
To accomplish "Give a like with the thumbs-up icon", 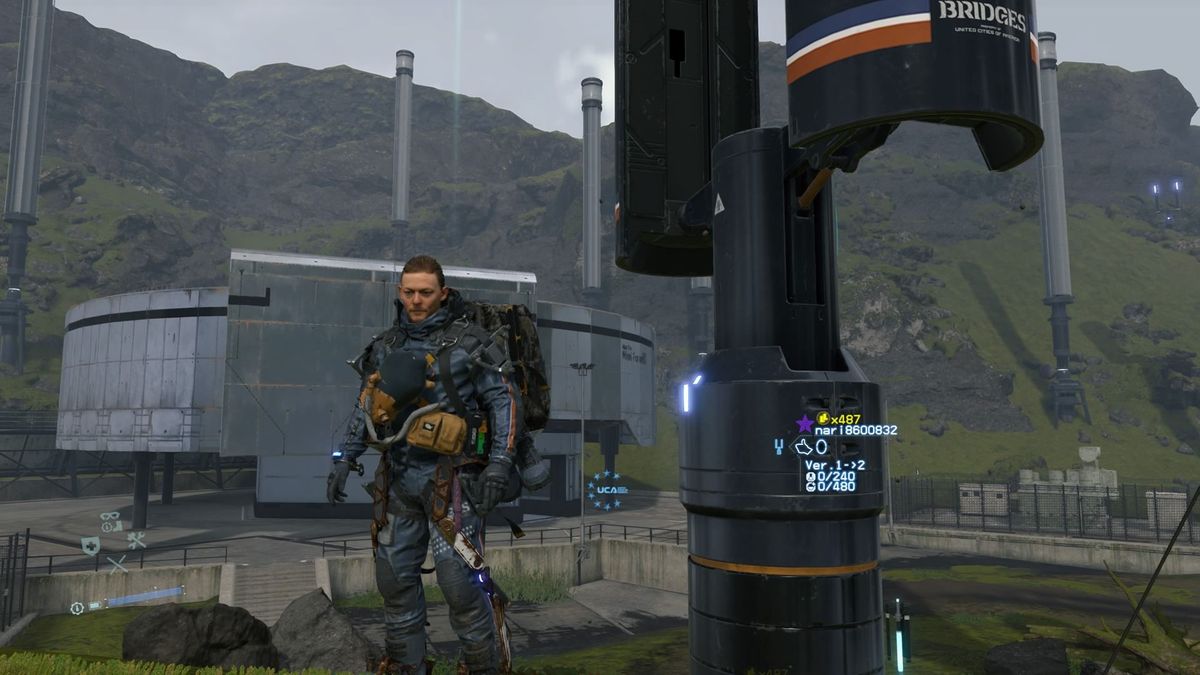I will click(803, 447).
